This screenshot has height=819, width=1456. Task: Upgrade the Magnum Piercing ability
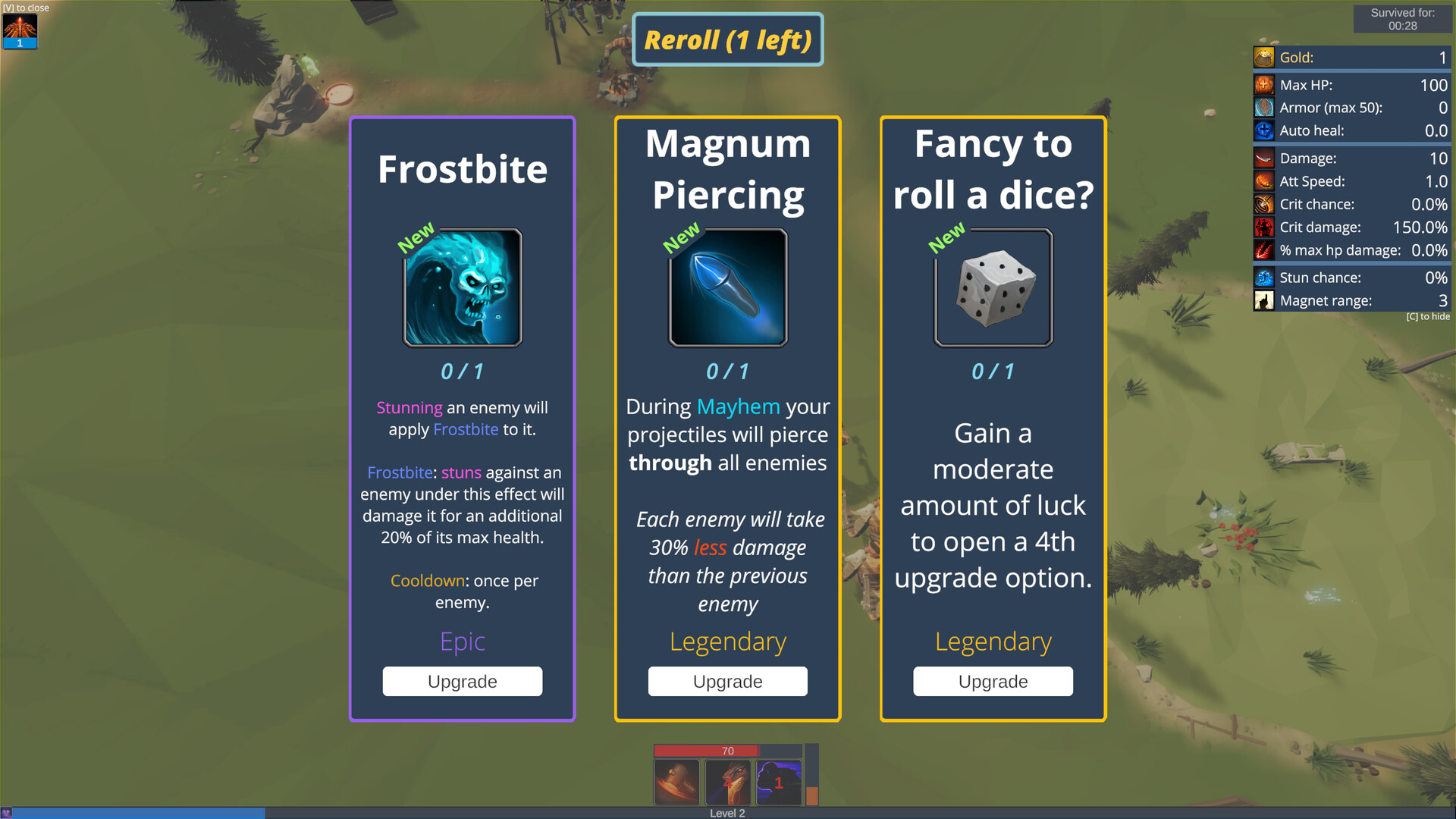click(727, 681)
